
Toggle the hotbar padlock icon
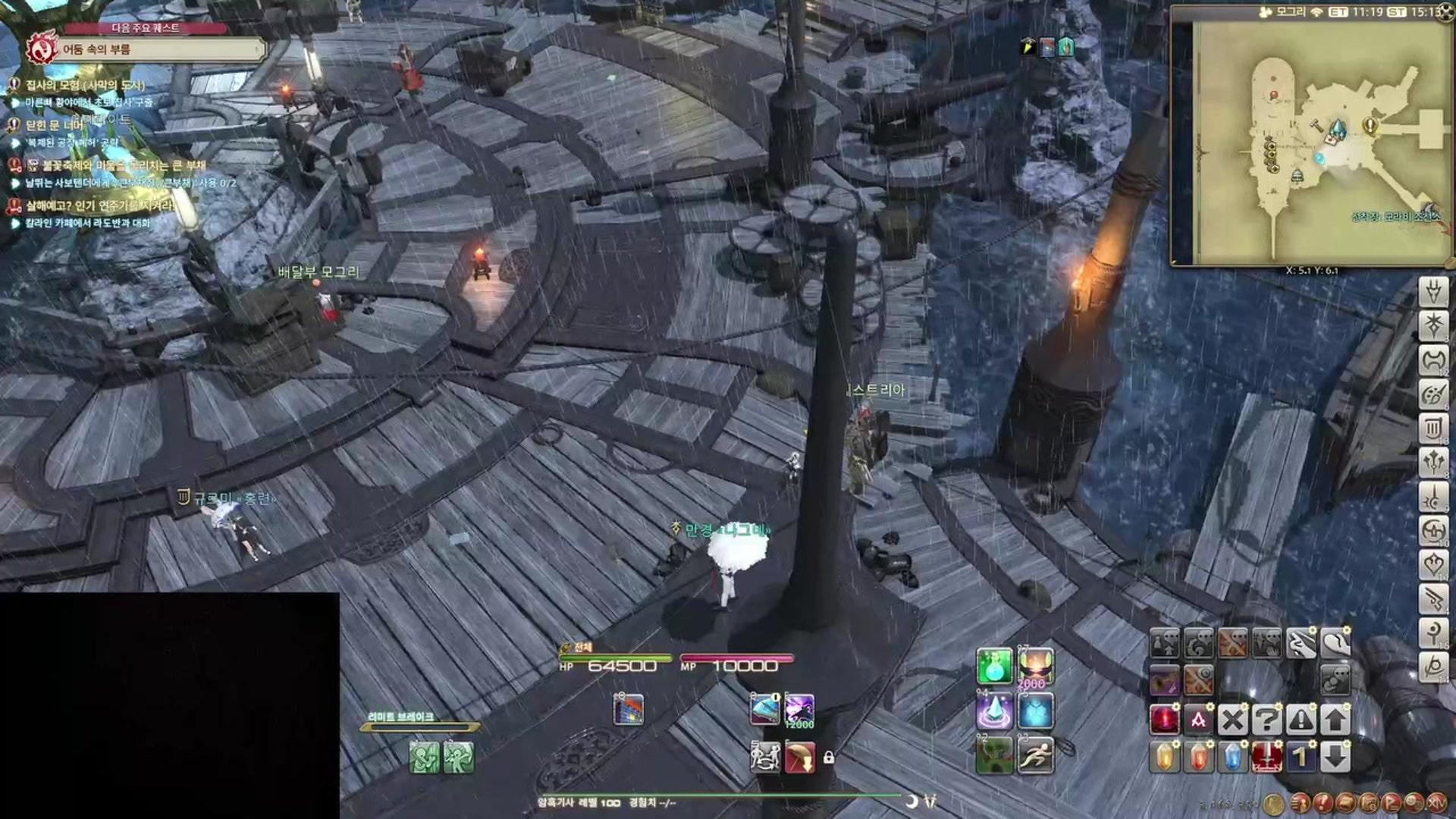829,758
